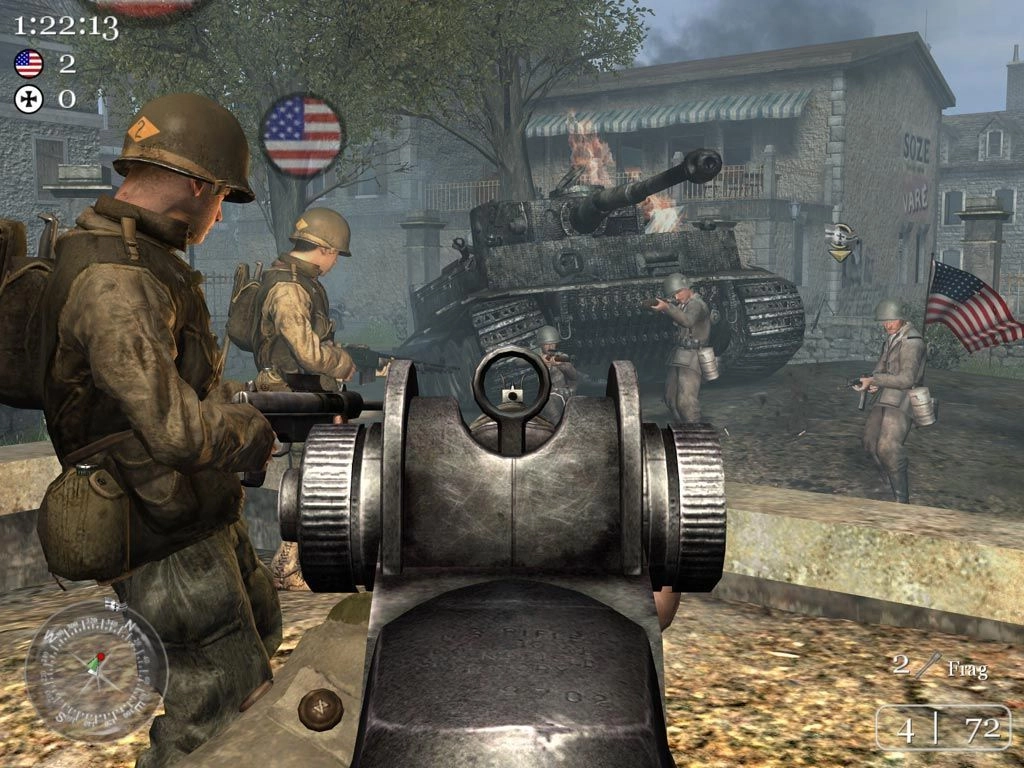The image size is (1024, 768).
Task: Click the compass in the corner
Action: [x=96, y=671]
